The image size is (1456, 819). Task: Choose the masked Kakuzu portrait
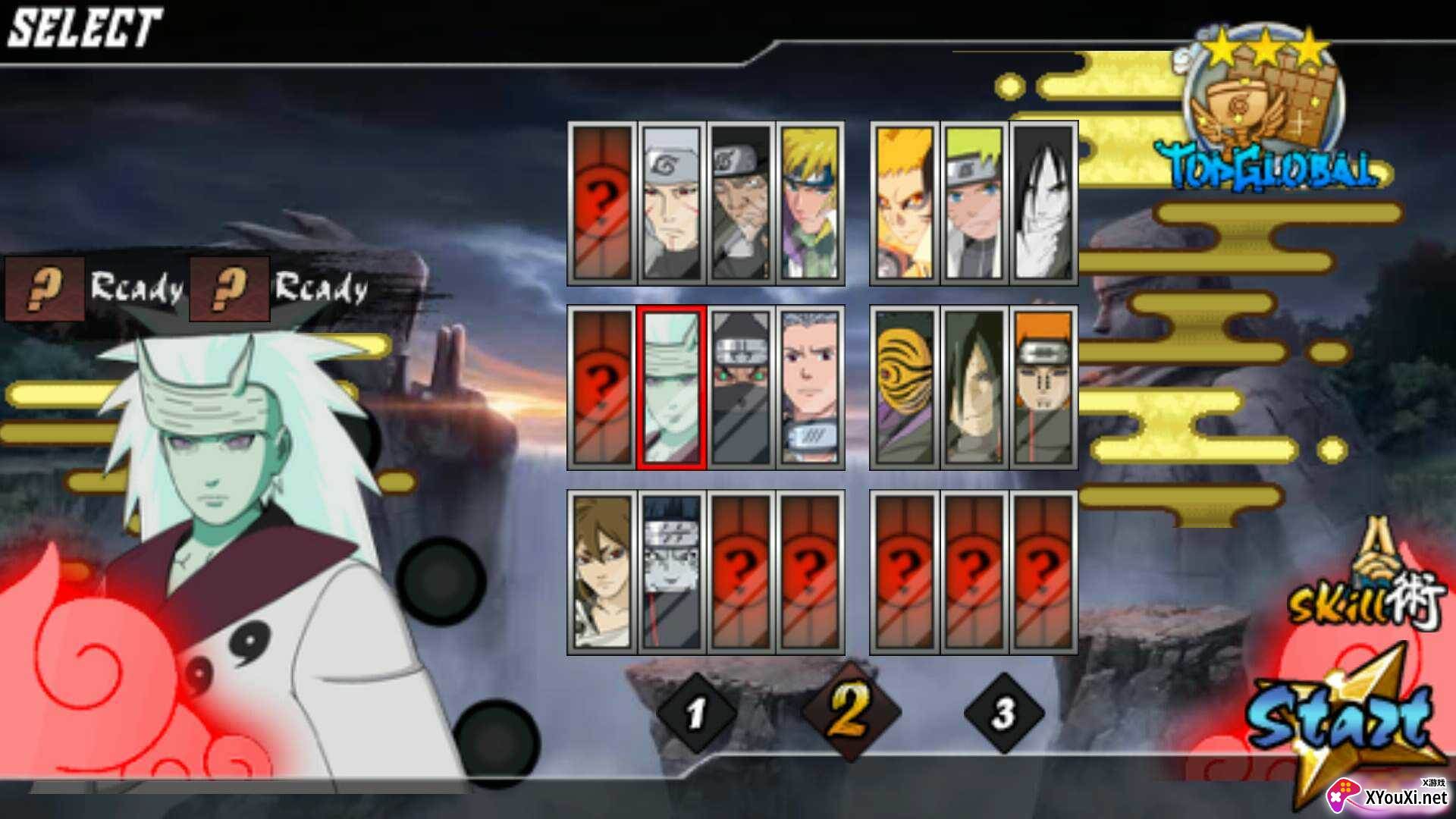[x=740, y=388]
